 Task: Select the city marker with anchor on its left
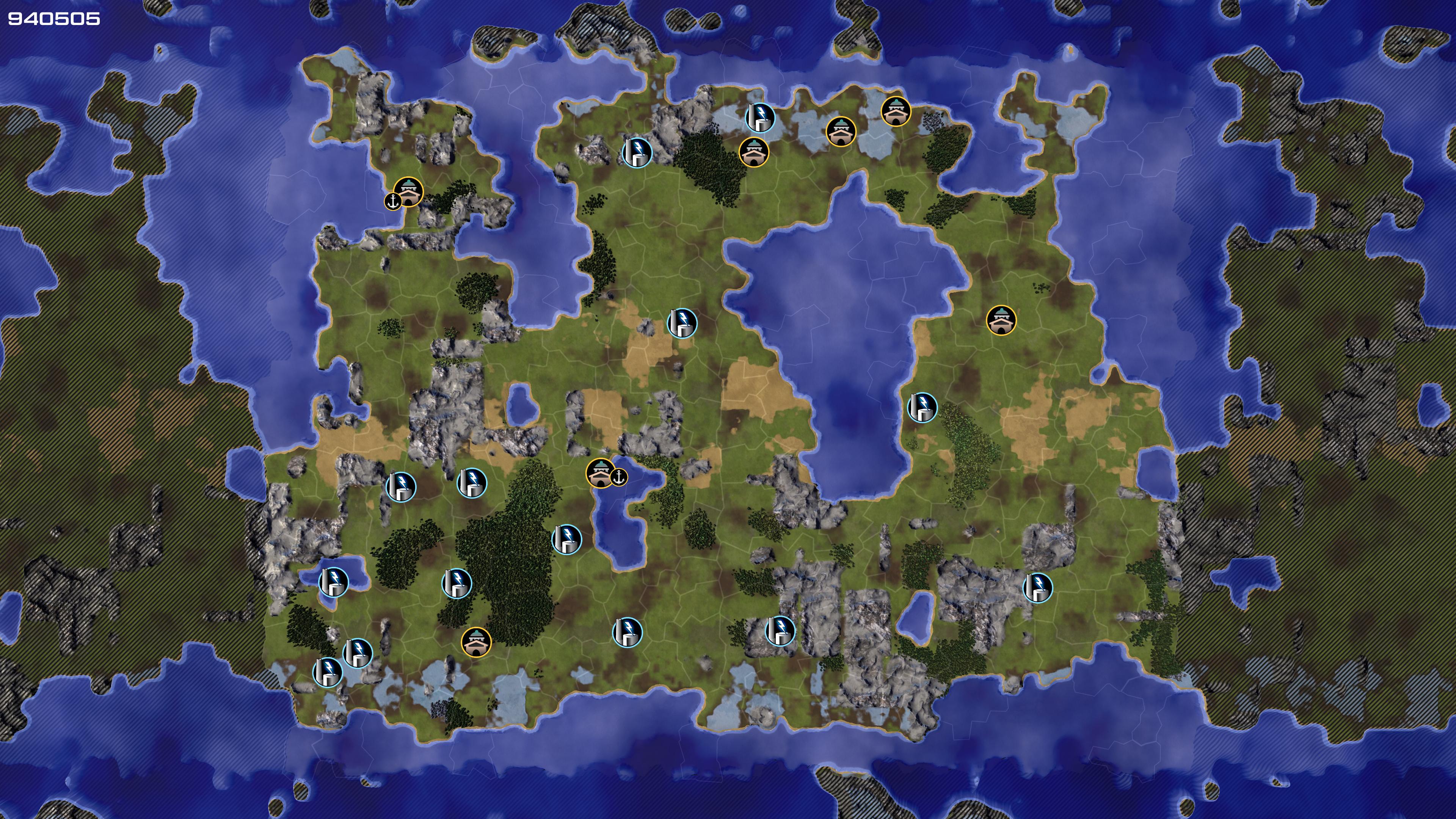point(409,191)
